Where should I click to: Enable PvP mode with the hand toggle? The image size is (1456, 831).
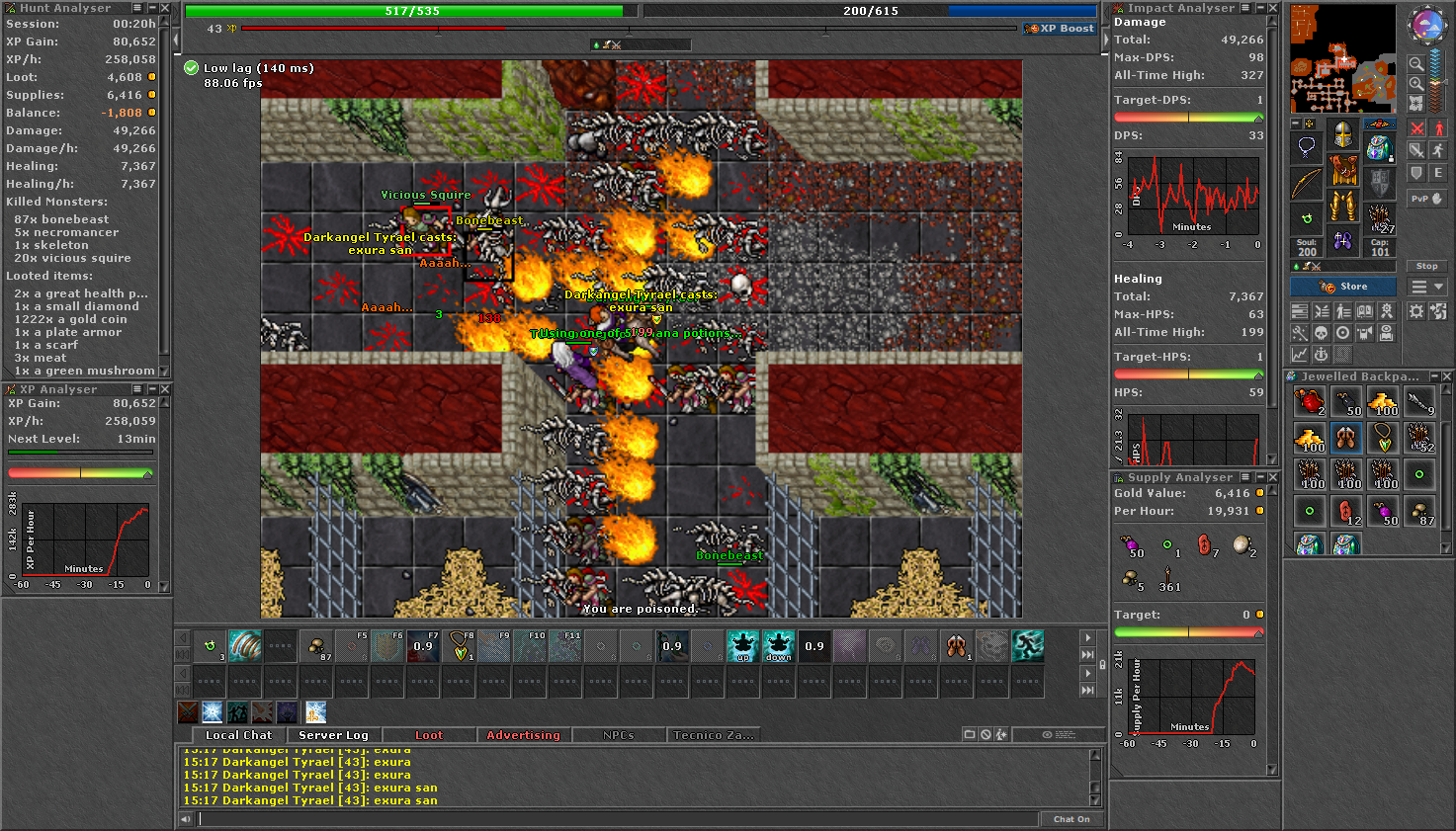[x=1438, y=198]
